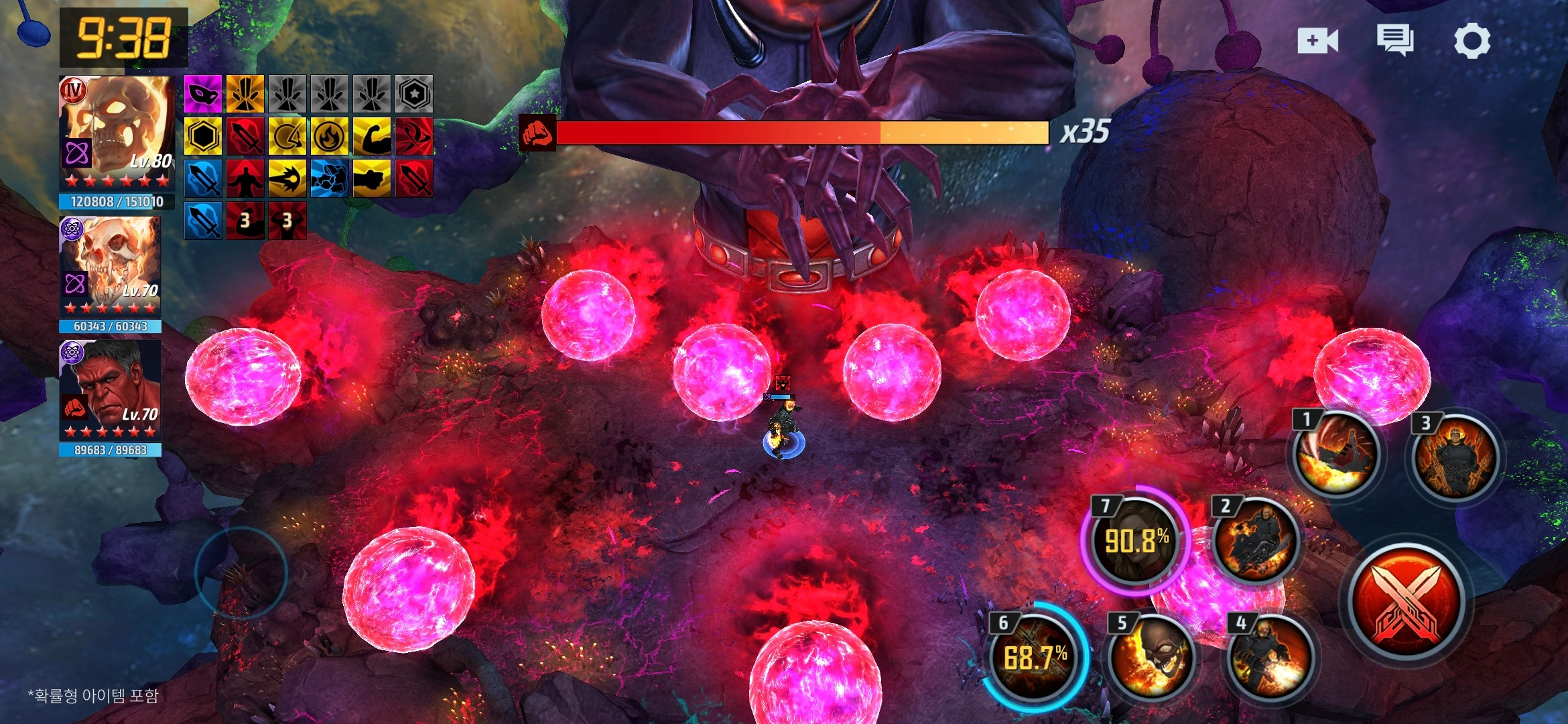Open the settings gear menu
The image size is (1568, 724).
click(x=1472, y=42)
